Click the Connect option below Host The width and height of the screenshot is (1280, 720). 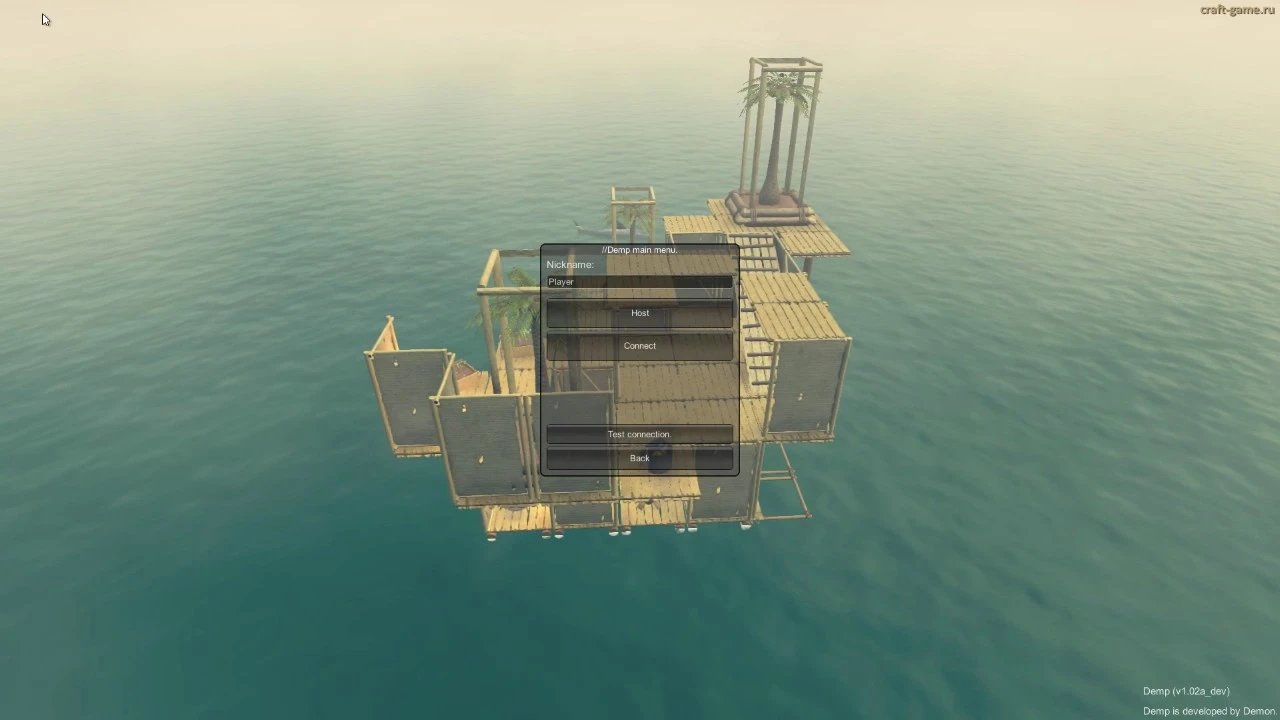(x=639, y=345)
